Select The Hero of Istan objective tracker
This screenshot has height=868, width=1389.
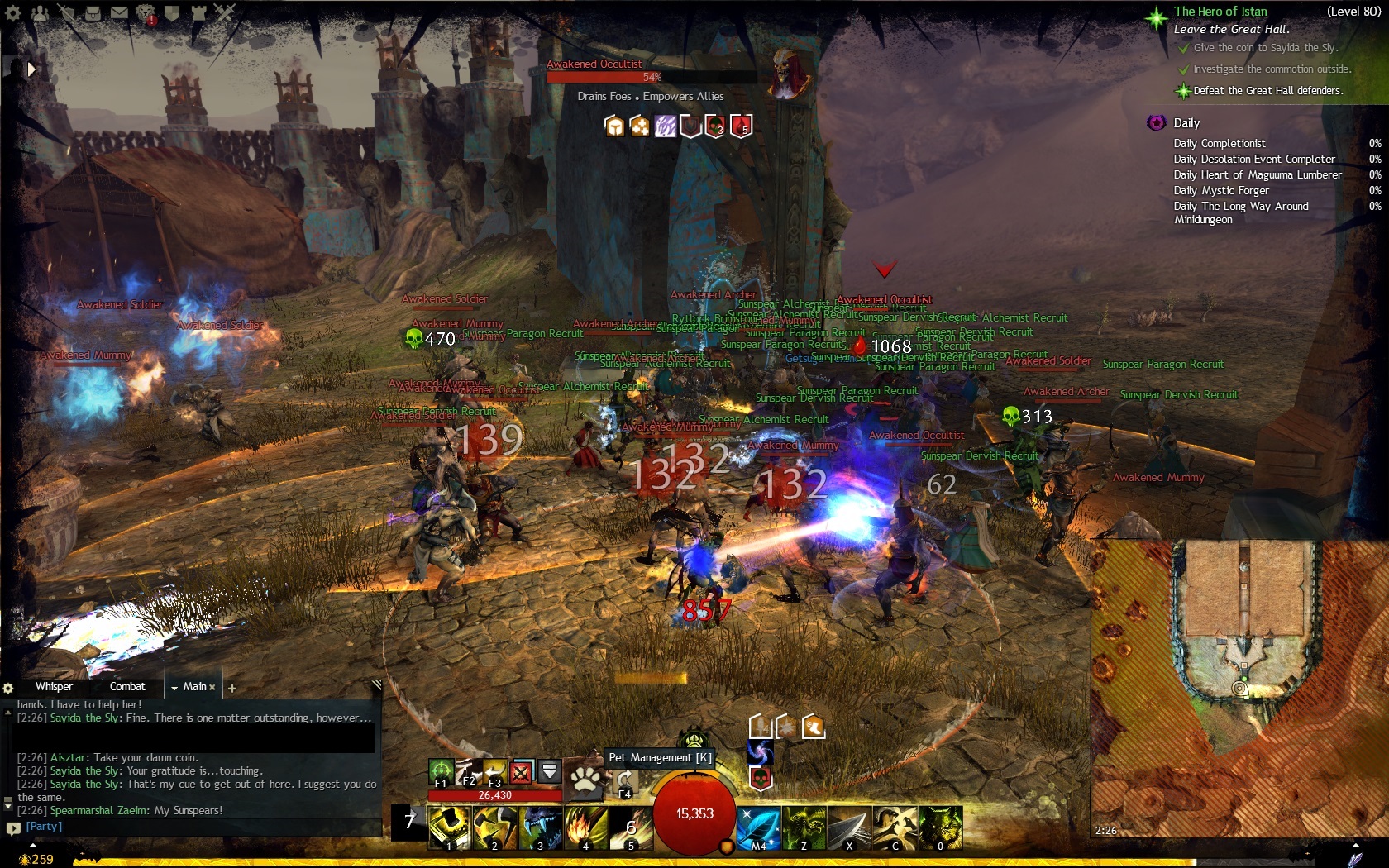click(x=1220, y=12)
